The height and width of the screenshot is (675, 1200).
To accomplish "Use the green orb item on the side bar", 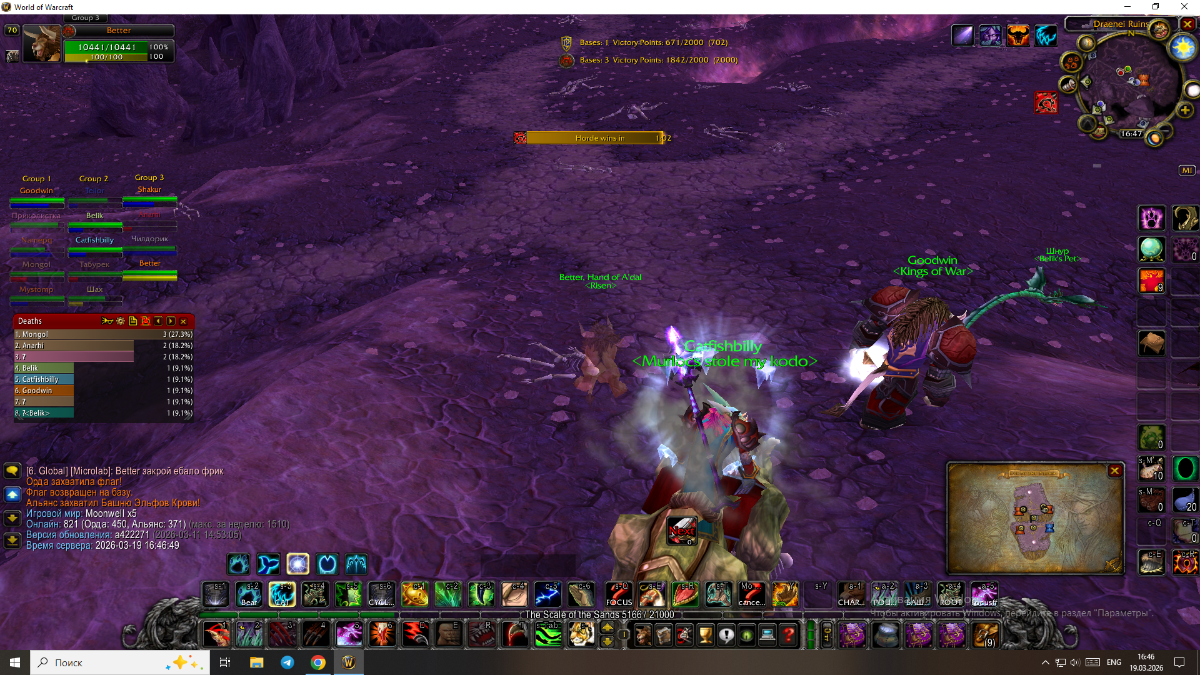I will (1152, 249).
